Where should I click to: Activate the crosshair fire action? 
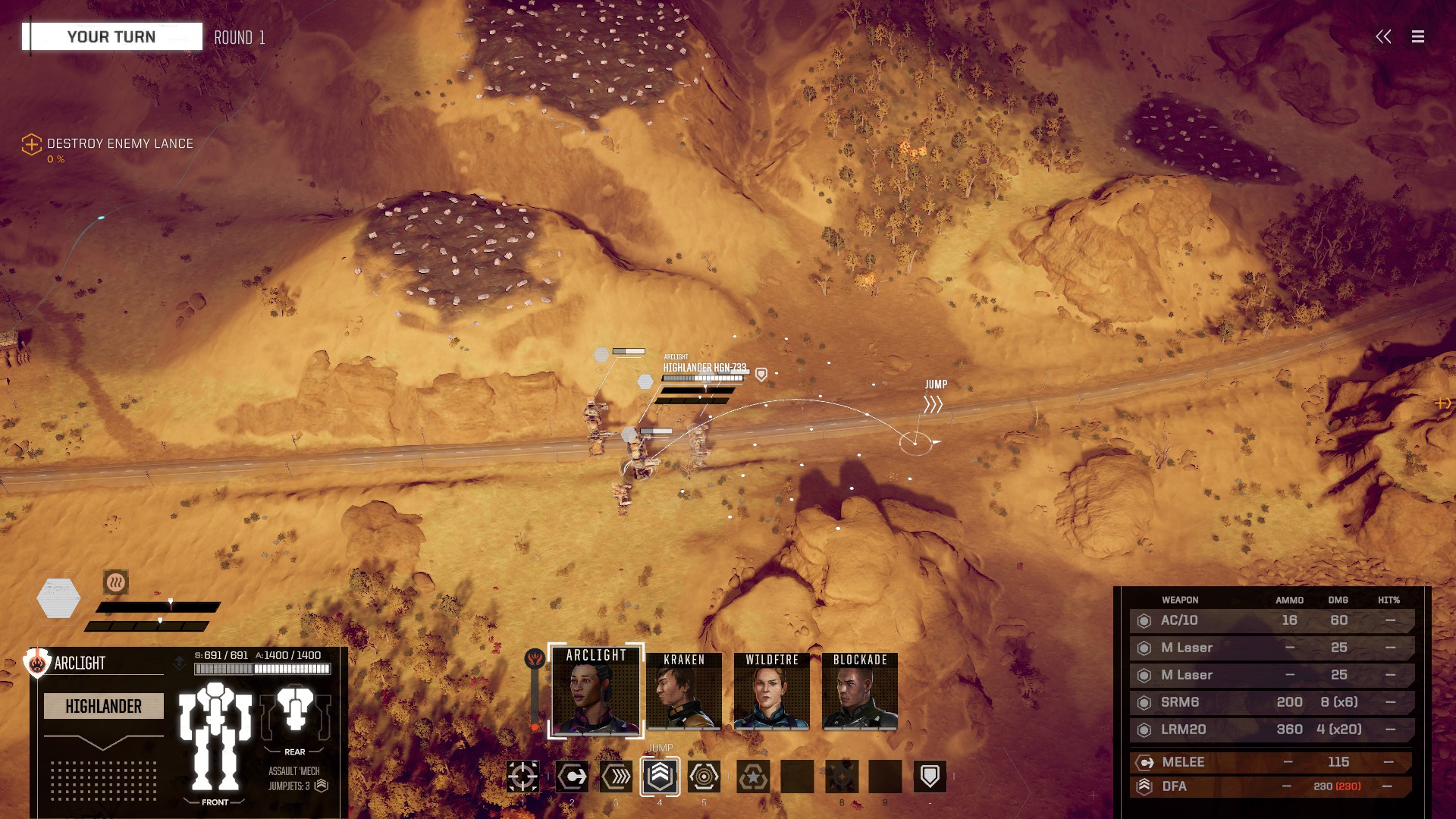(523, 777)
